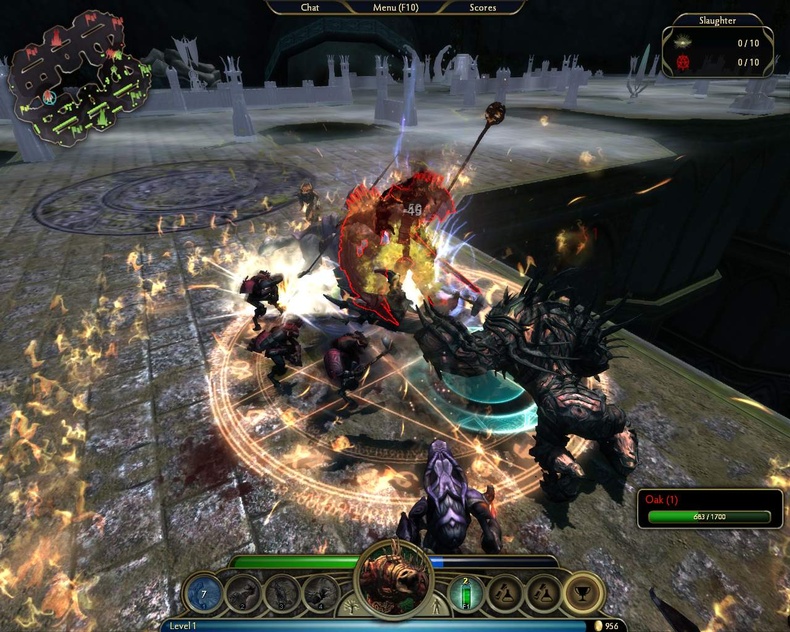Activate the blue ability showing 7
Screen dimensions: 790x632
click(203, 593)
